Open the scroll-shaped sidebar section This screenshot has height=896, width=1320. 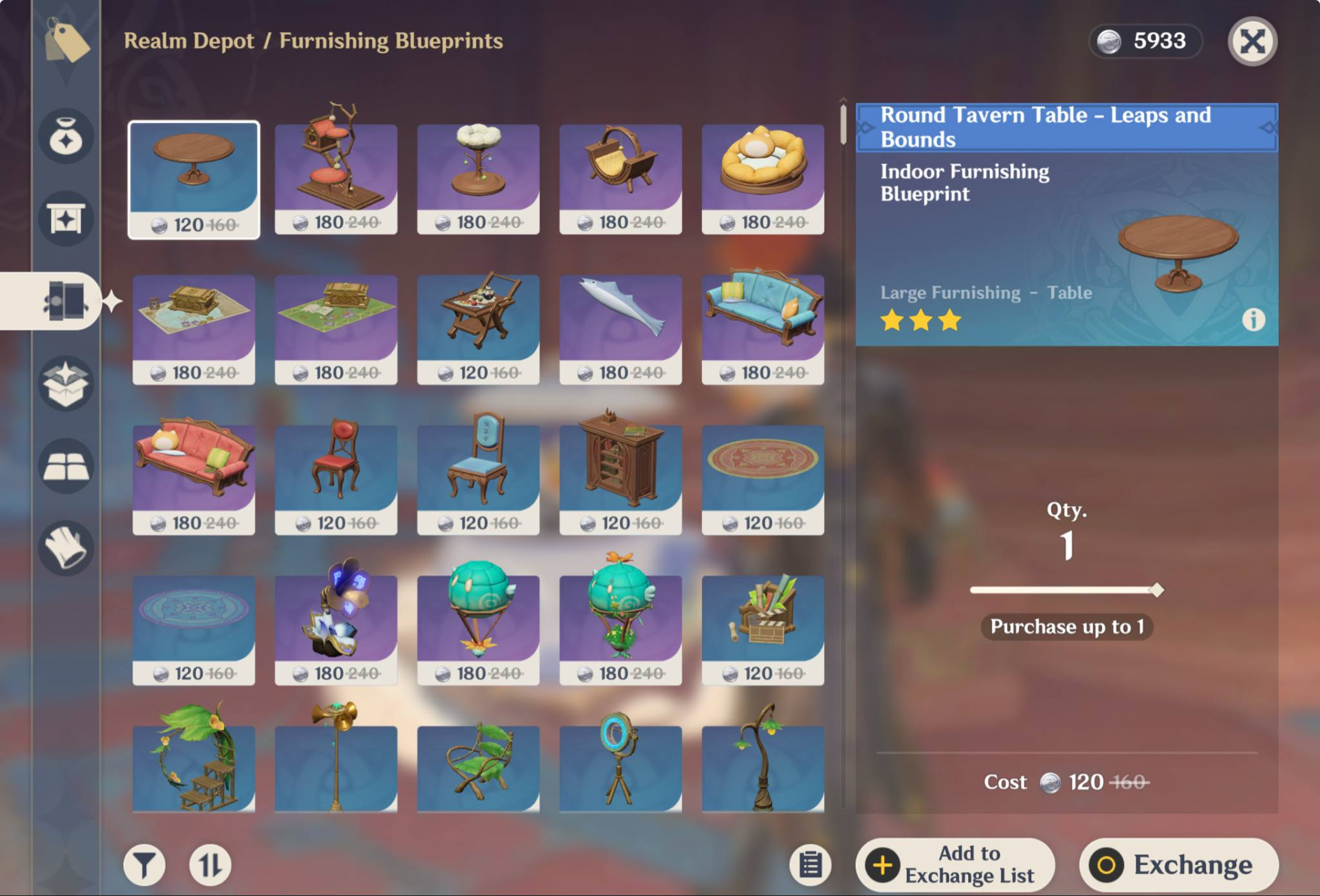tap(66, 548)
